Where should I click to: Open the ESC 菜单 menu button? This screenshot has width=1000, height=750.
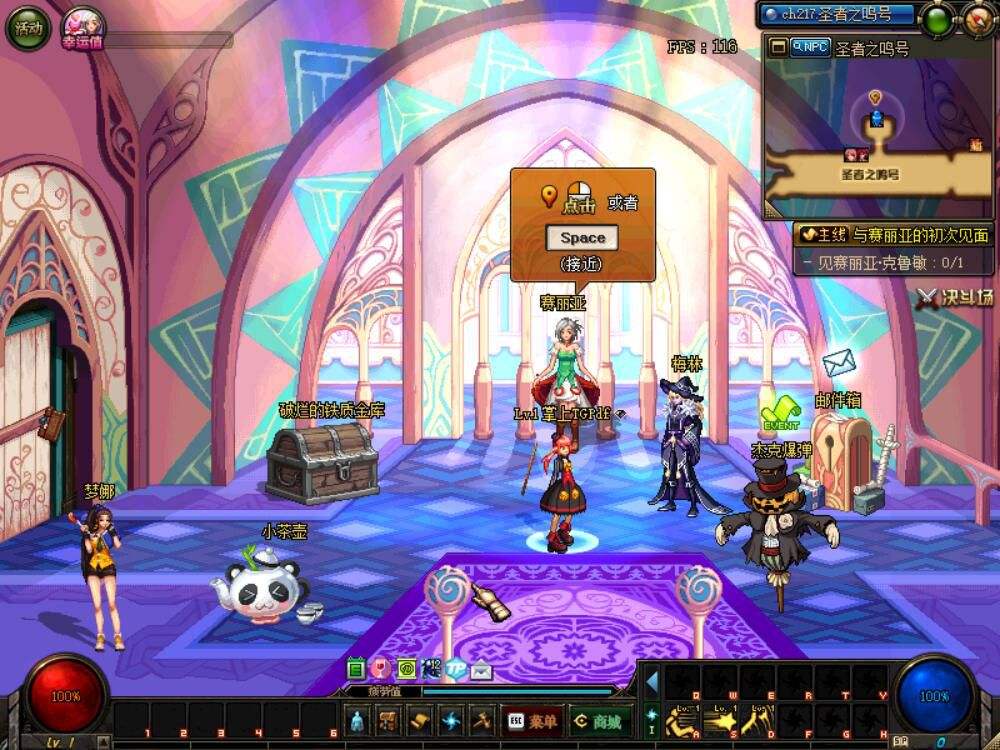533,720
